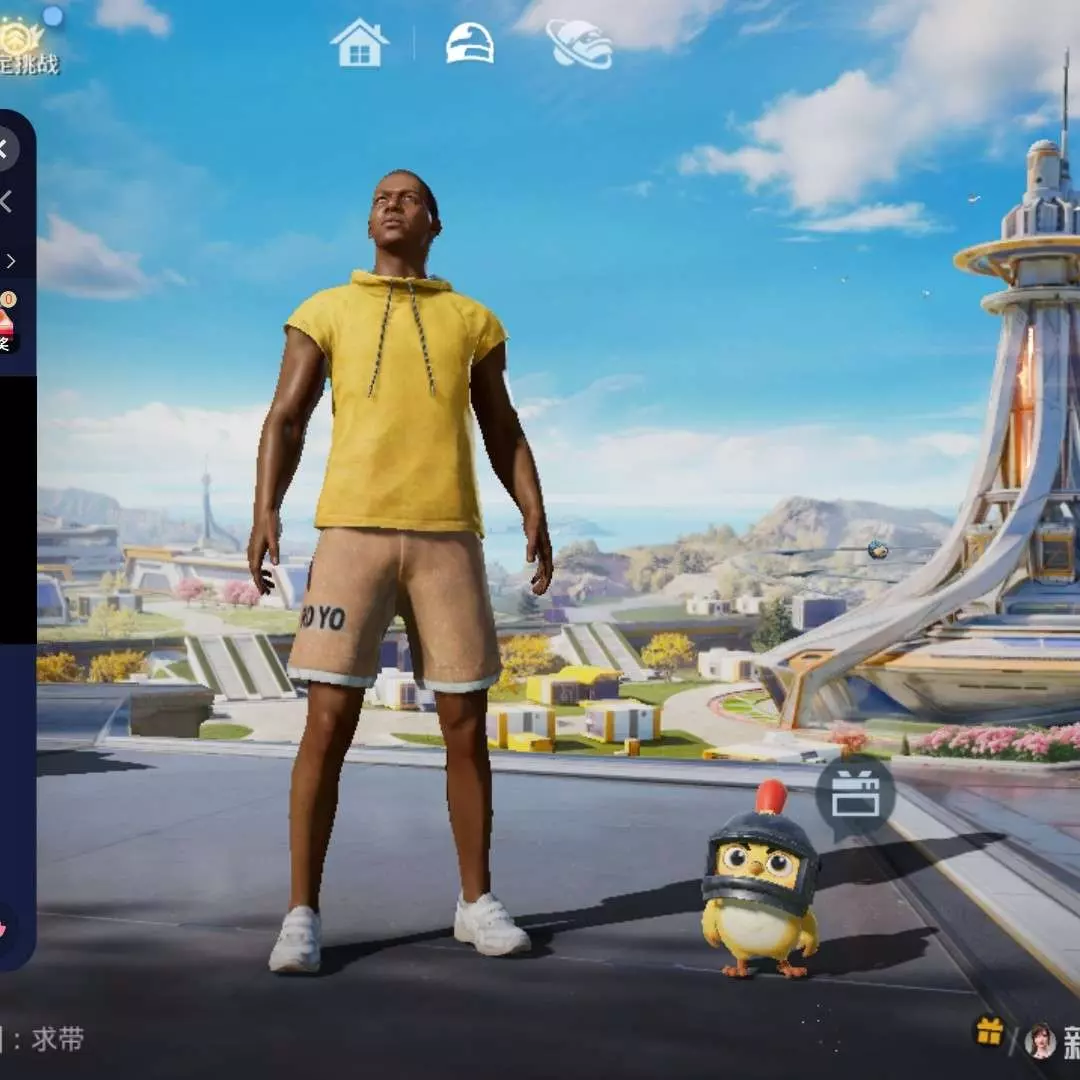Open the golden winged challenge badge
This screenshot has width=1080, height=1080.
22,40
